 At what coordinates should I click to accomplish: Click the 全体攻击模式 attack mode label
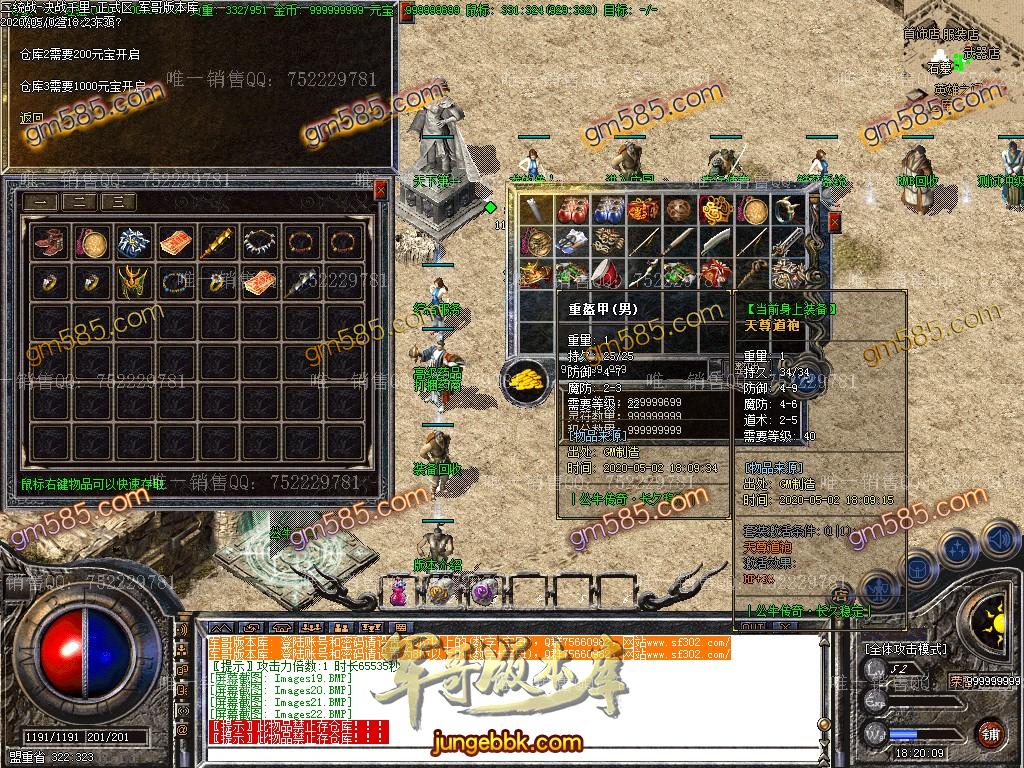pyautogui.click(x=906, y=649)
